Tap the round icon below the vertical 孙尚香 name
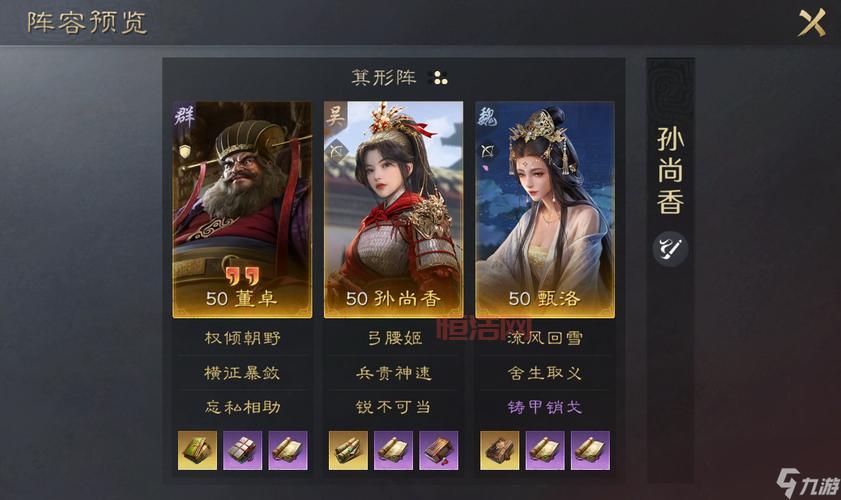841x500 pixels. [669, 248]
